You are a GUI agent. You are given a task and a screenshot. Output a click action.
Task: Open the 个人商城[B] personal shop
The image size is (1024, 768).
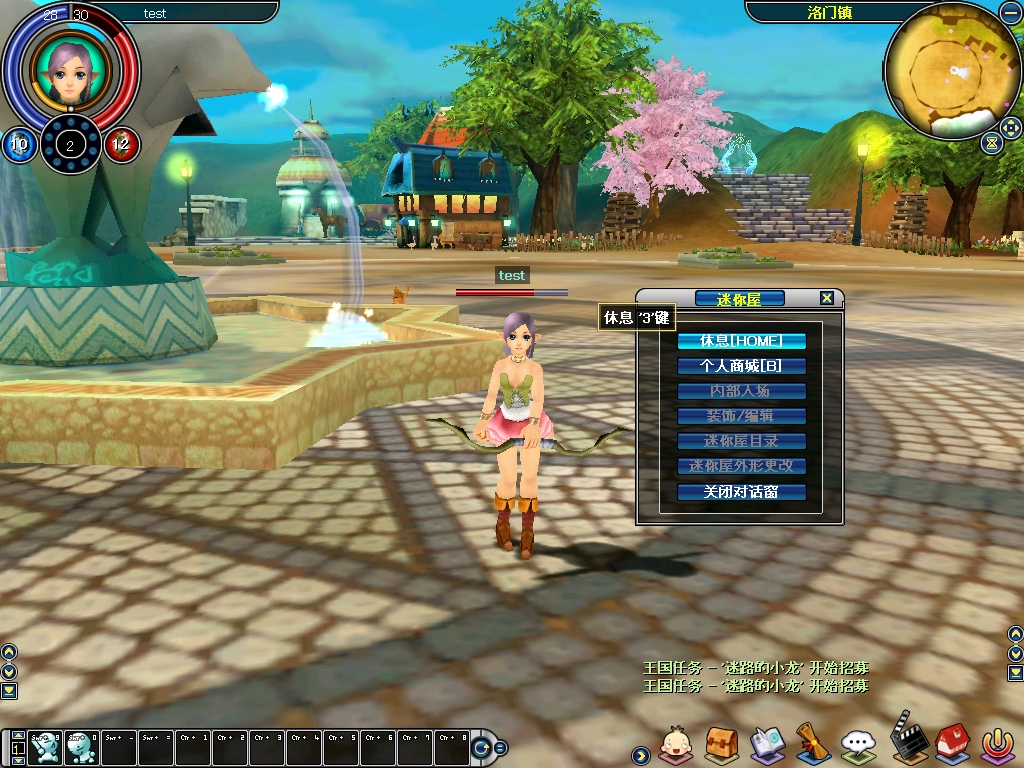coord(741,366)
